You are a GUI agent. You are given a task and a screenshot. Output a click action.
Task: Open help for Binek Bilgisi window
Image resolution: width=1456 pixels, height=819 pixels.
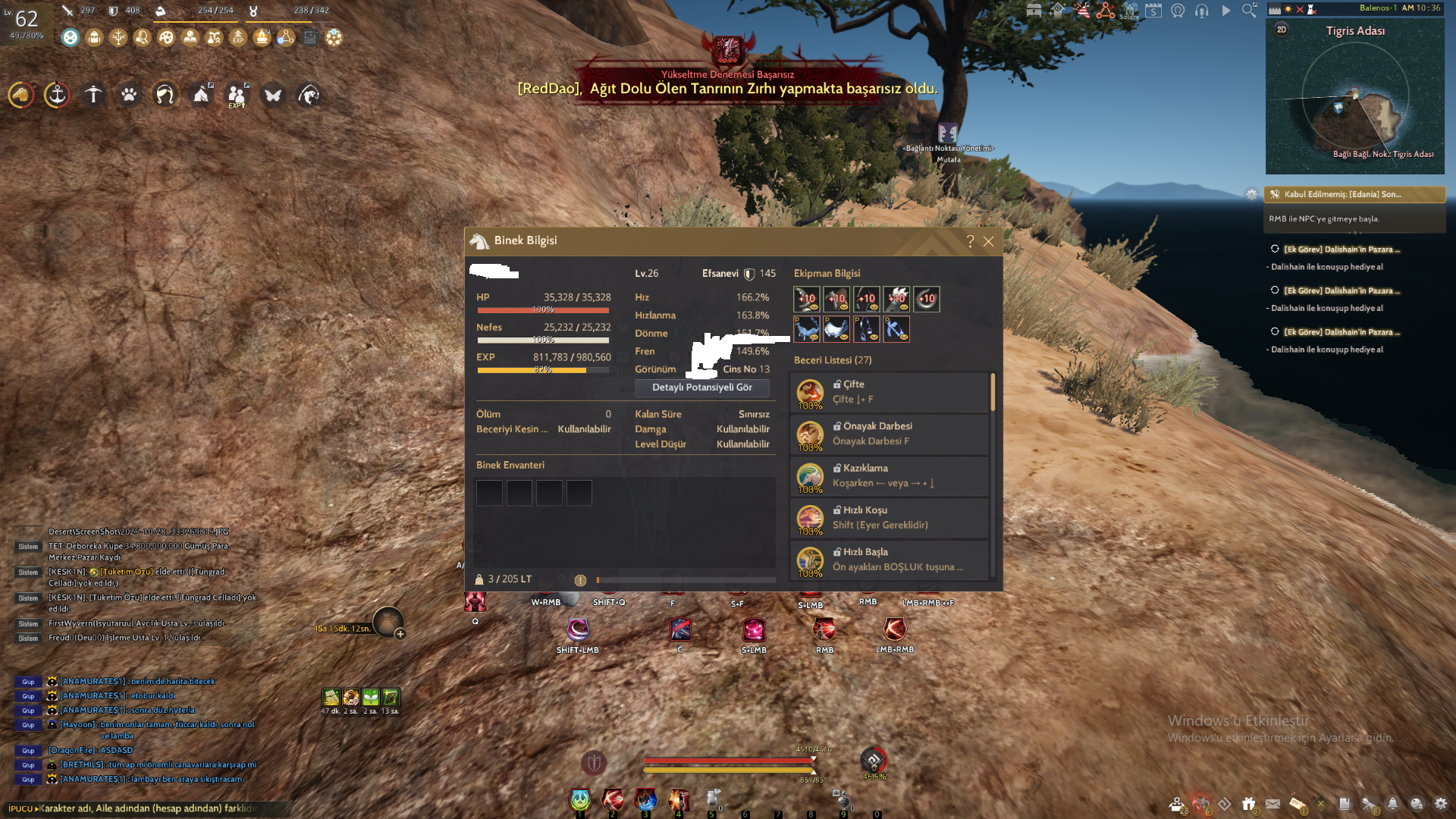coord(970,241)
